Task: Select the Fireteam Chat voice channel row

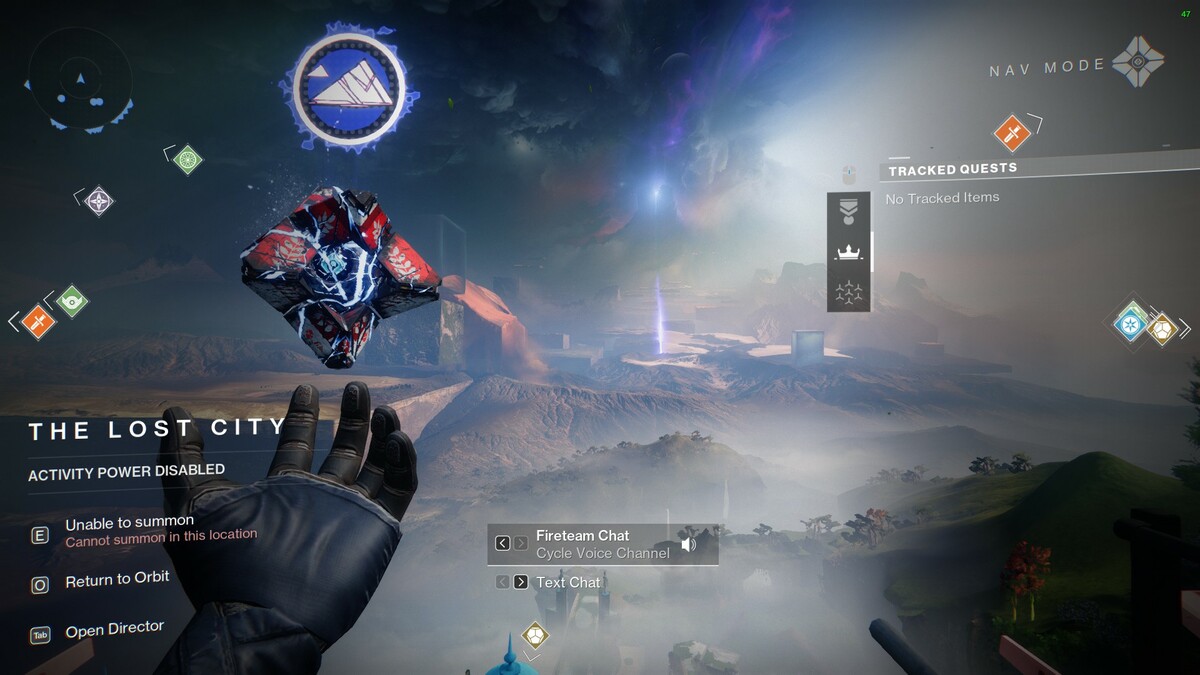Action: point(602,544)
